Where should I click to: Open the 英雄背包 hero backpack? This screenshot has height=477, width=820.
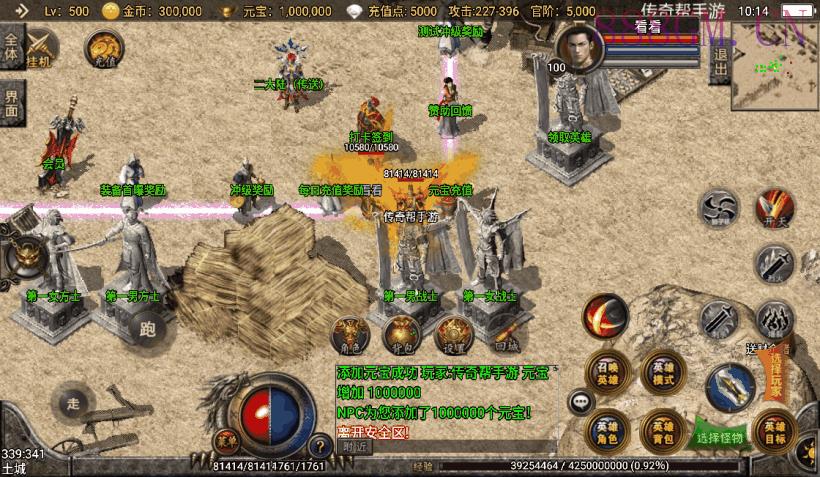(x=662, y=430)
